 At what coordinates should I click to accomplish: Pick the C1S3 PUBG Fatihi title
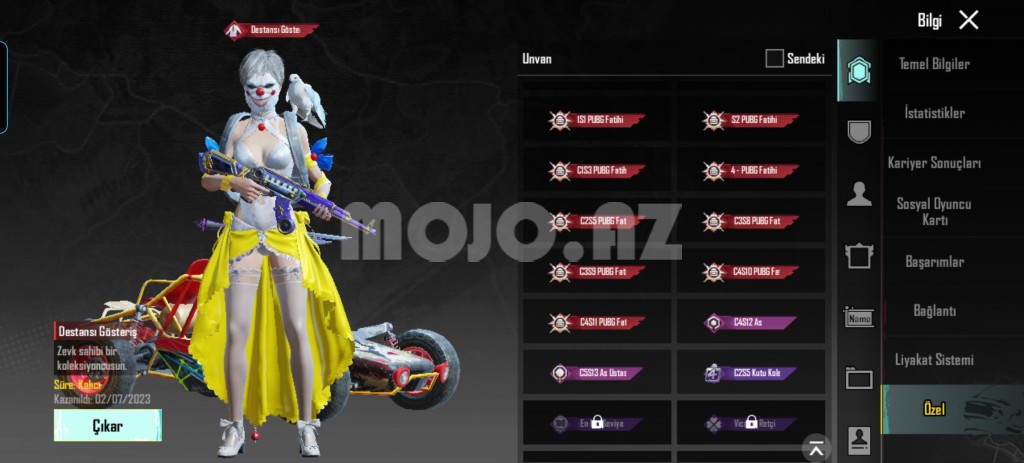pos(597,171)
